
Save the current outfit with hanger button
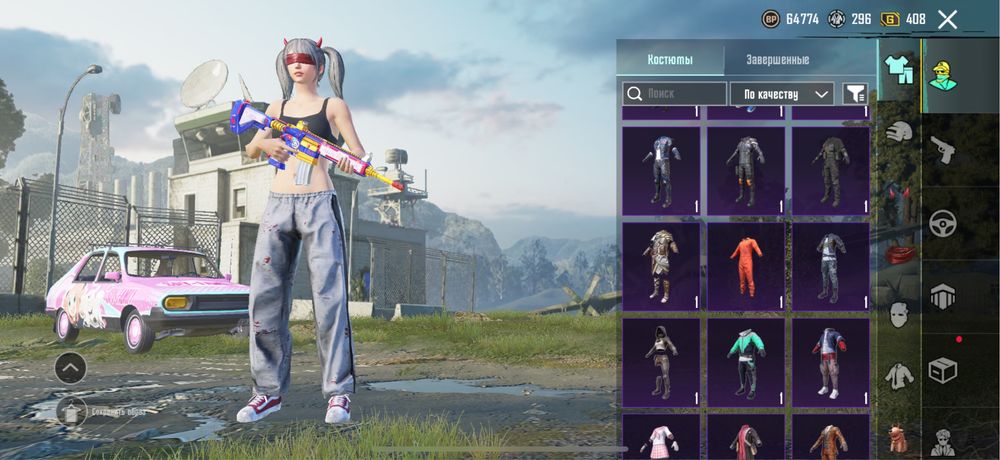[x=72, y=410]
